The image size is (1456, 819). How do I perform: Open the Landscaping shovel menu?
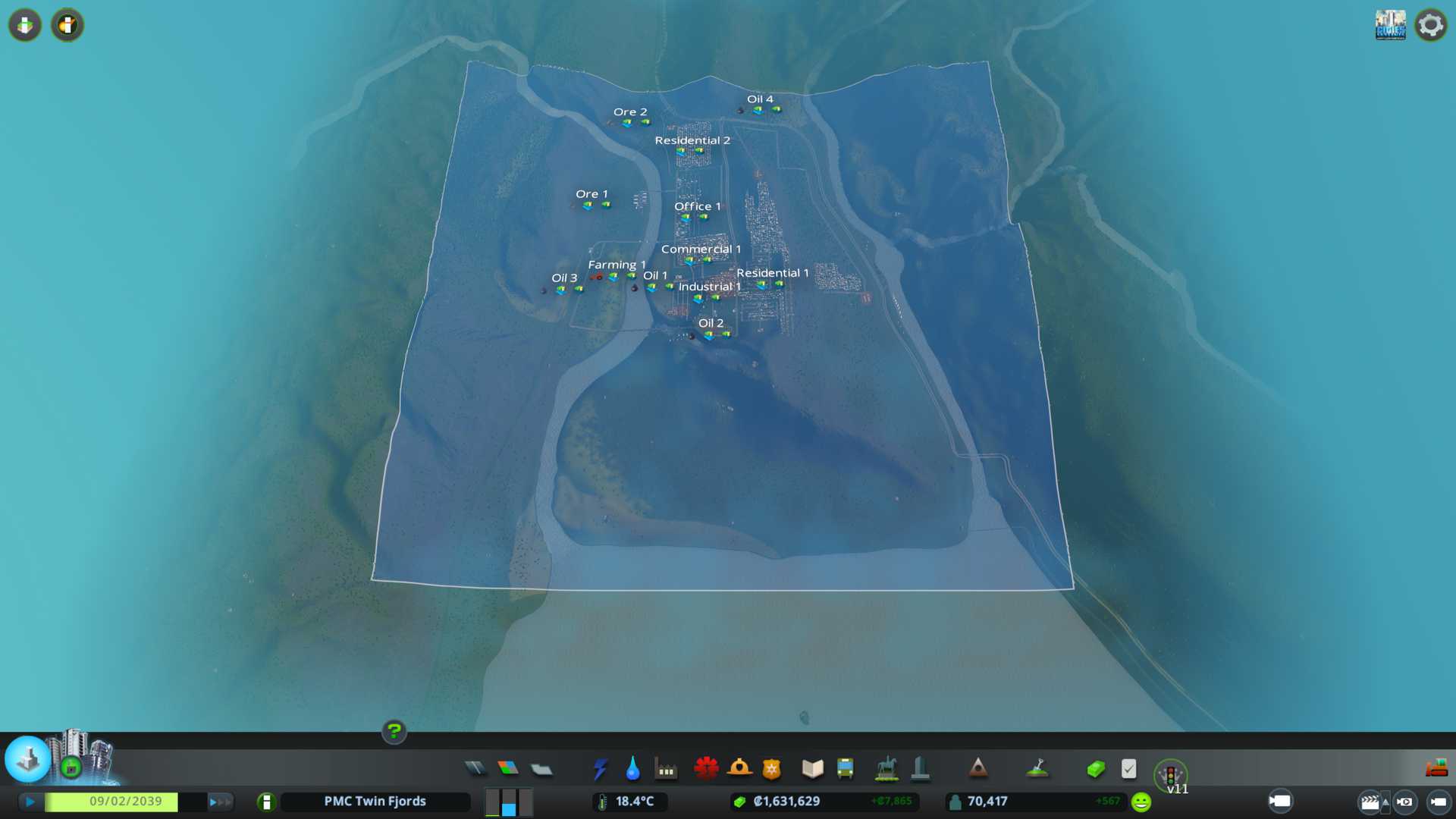[x=1037, y=769]
